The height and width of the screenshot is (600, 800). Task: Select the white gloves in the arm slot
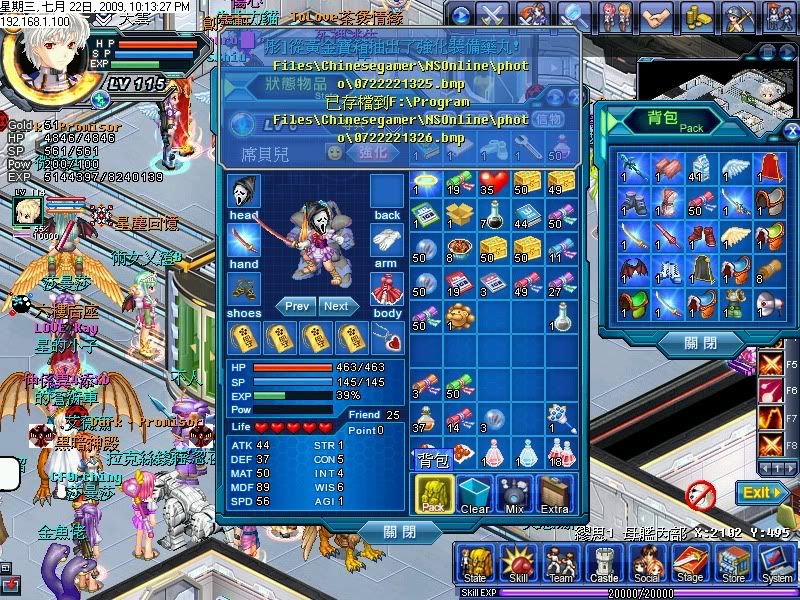386,240
